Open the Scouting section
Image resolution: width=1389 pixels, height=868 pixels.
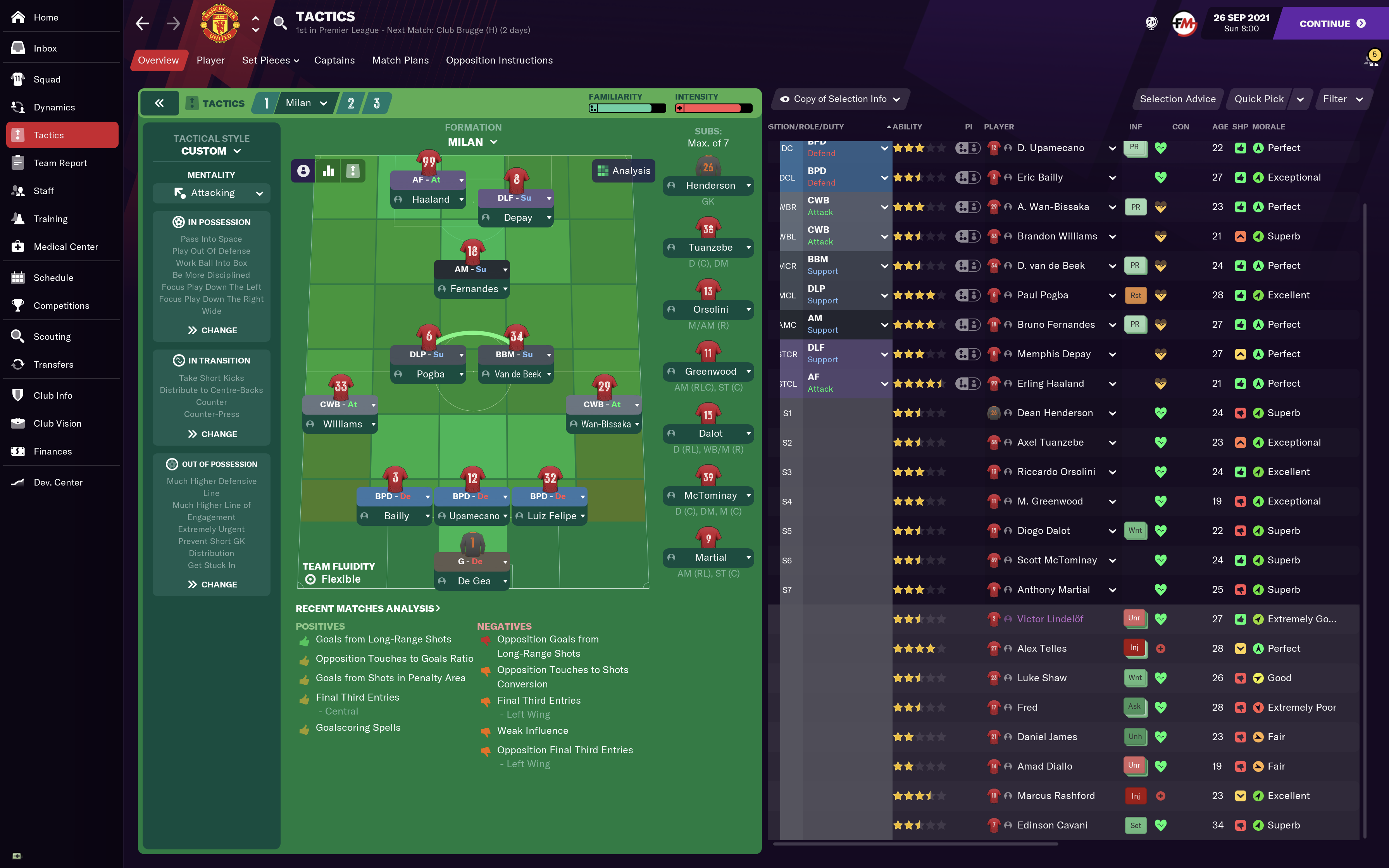(52, 336)
